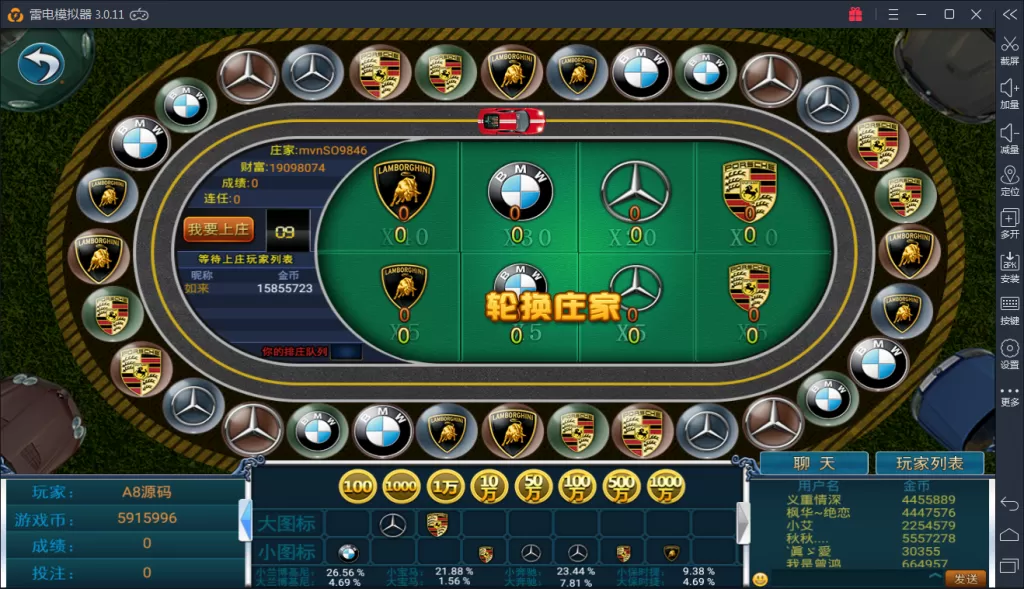This screenshot has width=1024, height=589.
Task: Select the 10万 betting chip
Action: [490, 486]
